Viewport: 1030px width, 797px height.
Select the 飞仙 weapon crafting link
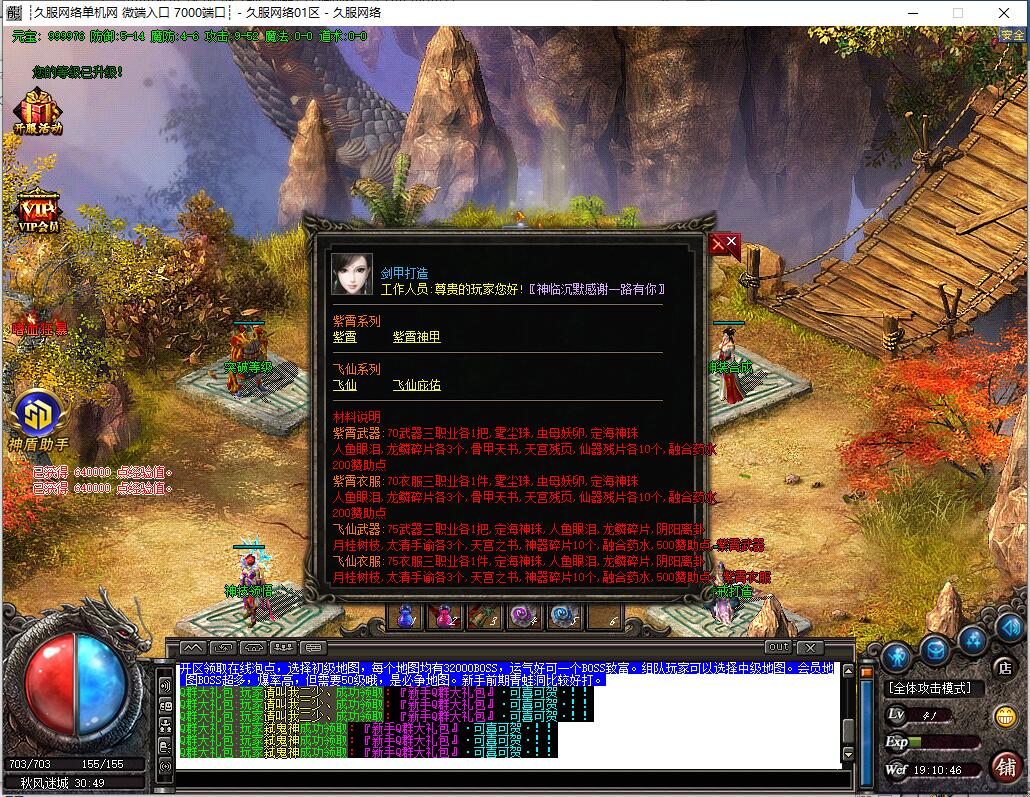pos(344,385)
